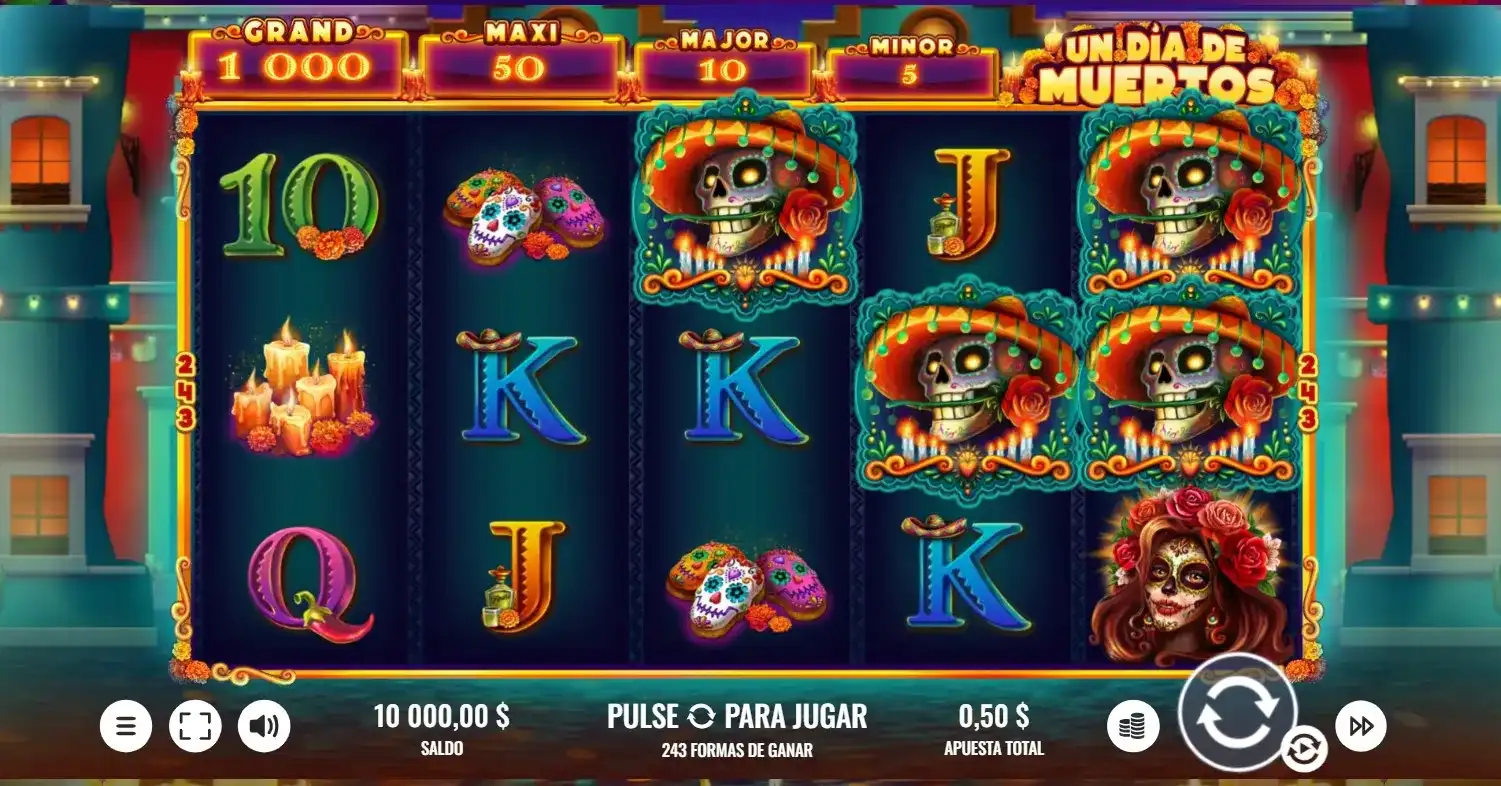Viewport: 1501px width, 786px height.
Task: Click the spin symbol inside PULSE PARA JUGAR
Action: [x=699, y=716]
